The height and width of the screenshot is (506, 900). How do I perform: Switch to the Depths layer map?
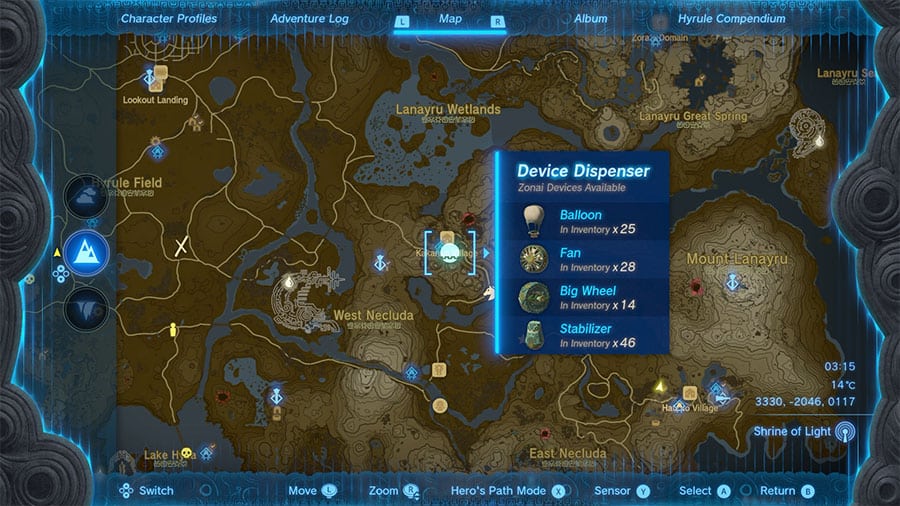click(x=86, y=306)
